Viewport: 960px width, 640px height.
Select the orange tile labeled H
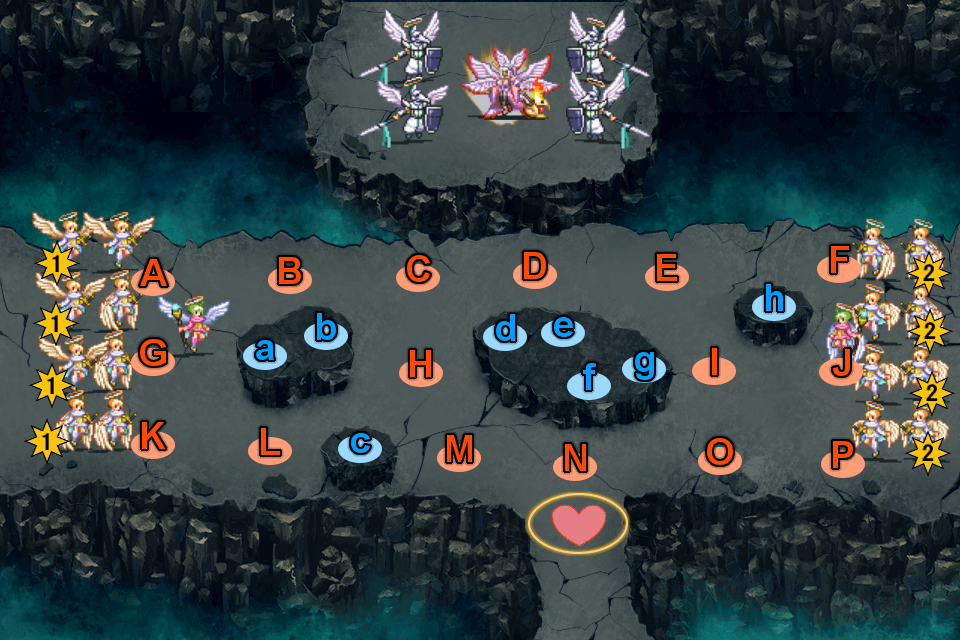pos(421,369)
